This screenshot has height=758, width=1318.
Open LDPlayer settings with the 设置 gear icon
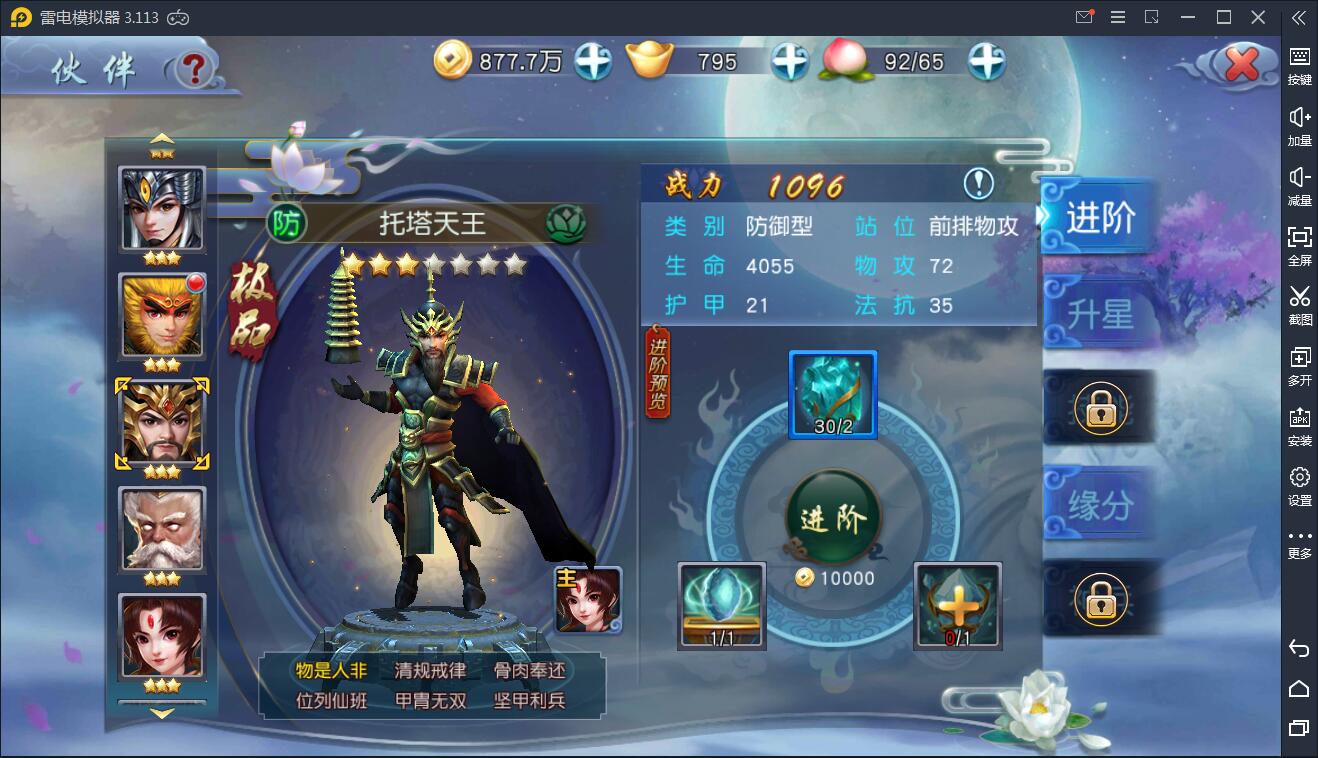point(1299,487)
